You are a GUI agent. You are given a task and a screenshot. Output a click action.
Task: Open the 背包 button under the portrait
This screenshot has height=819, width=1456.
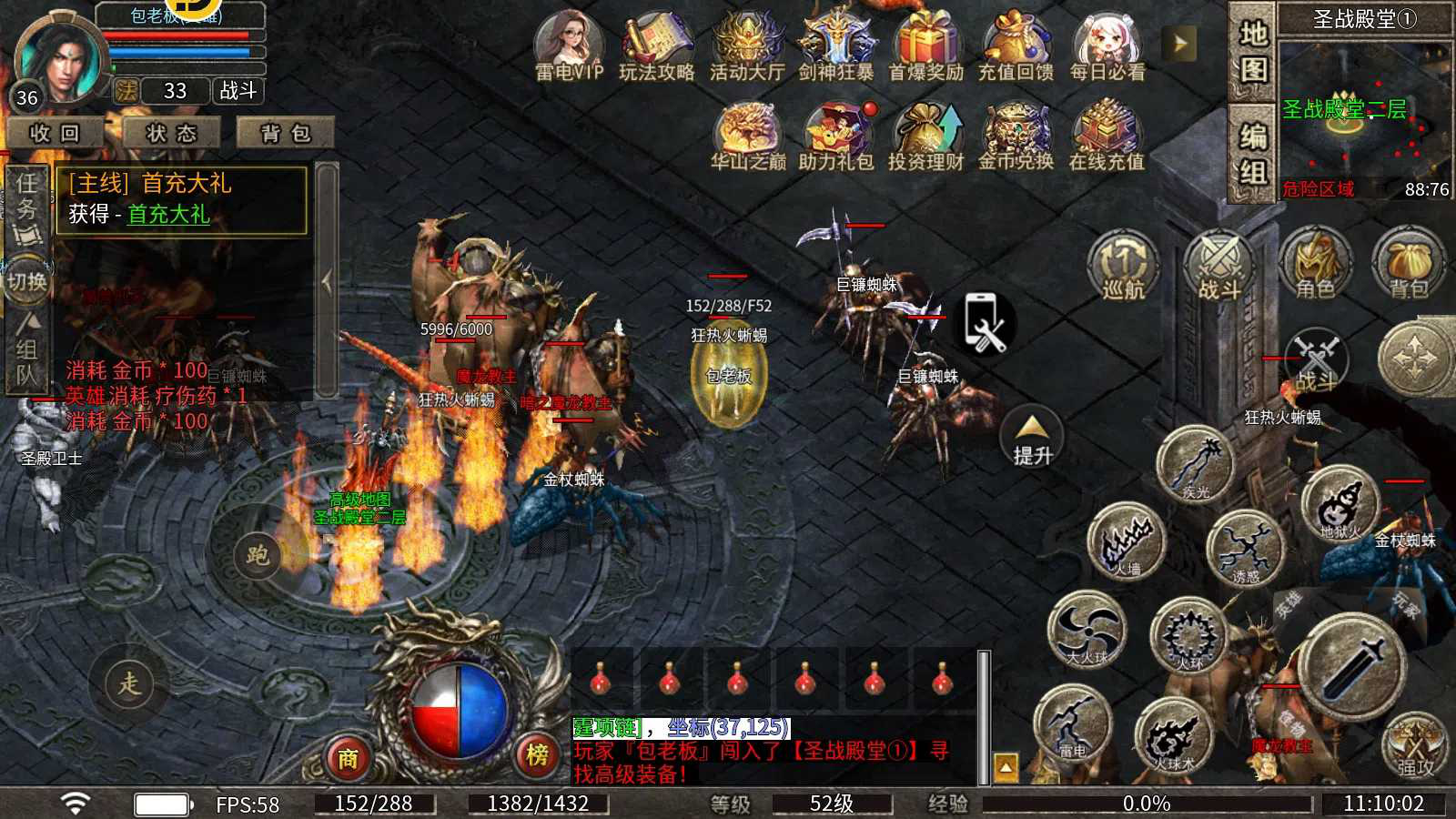coord(286,133)
